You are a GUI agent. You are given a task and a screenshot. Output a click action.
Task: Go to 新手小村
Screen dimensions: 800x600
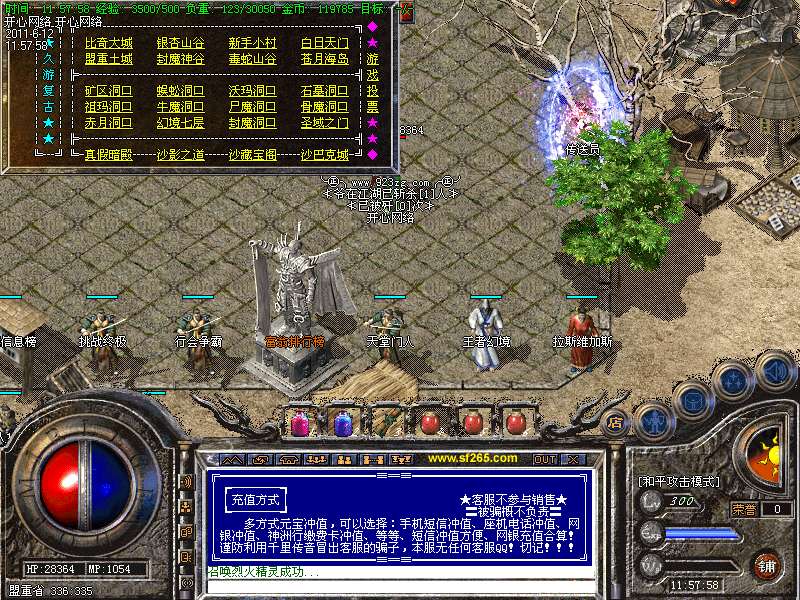coord(252,43)
